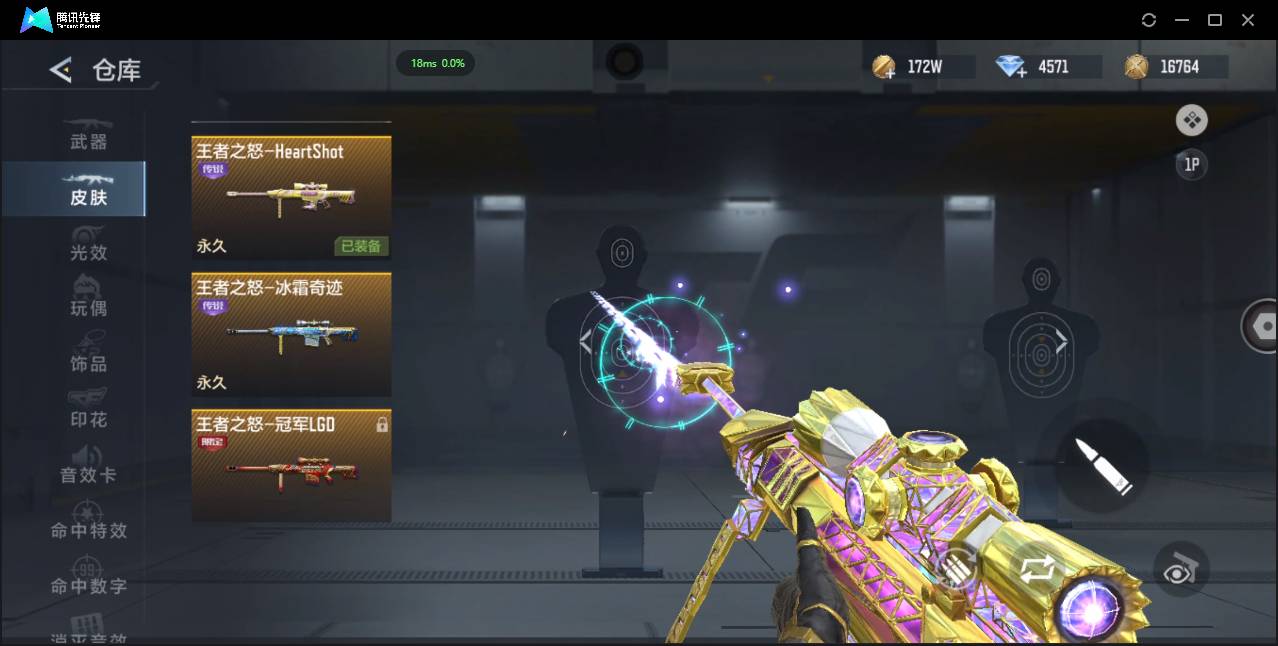Click the weapon swap arrows button
This screenshot has height=646, width=1278.
[1037, 570]
